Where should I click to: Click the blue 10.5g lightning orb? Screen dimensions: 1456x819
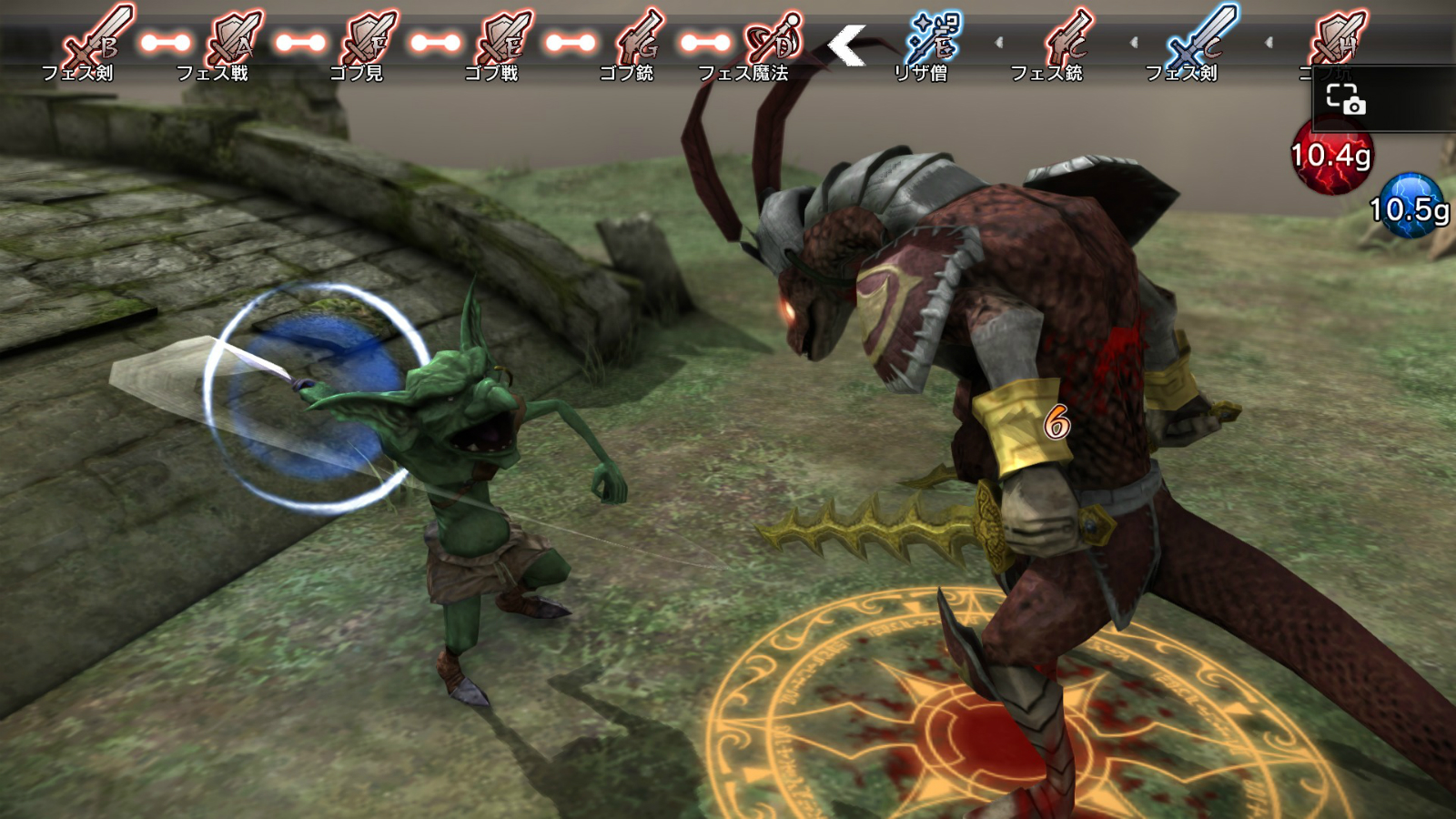point(1410,207)
